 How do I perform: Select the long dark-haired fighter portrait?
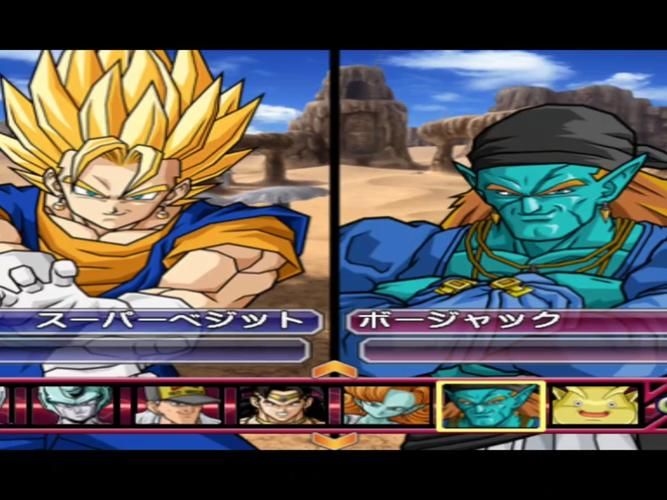pos(281,406)
